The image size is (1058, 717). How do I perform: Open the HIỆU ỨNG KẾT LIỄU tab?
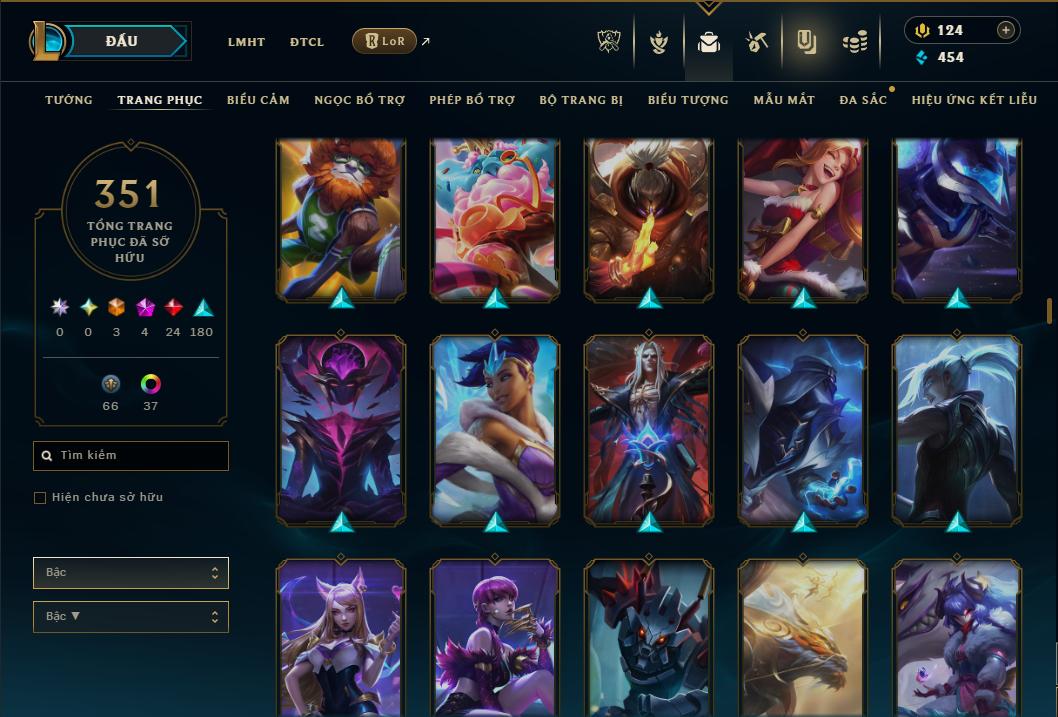[x=974, y=100]
